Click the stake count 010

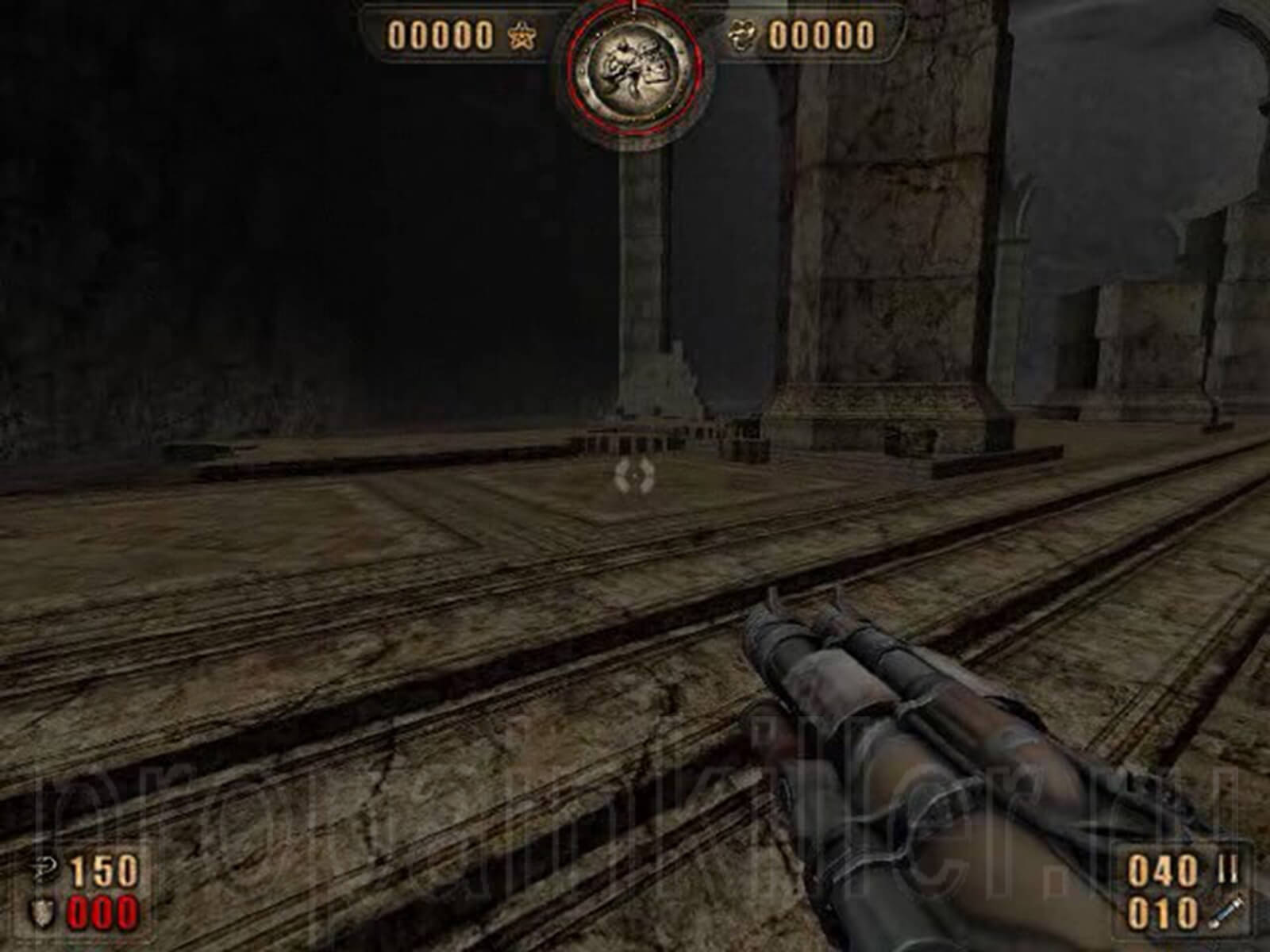pyautogui.click(x=1161, y=912)
